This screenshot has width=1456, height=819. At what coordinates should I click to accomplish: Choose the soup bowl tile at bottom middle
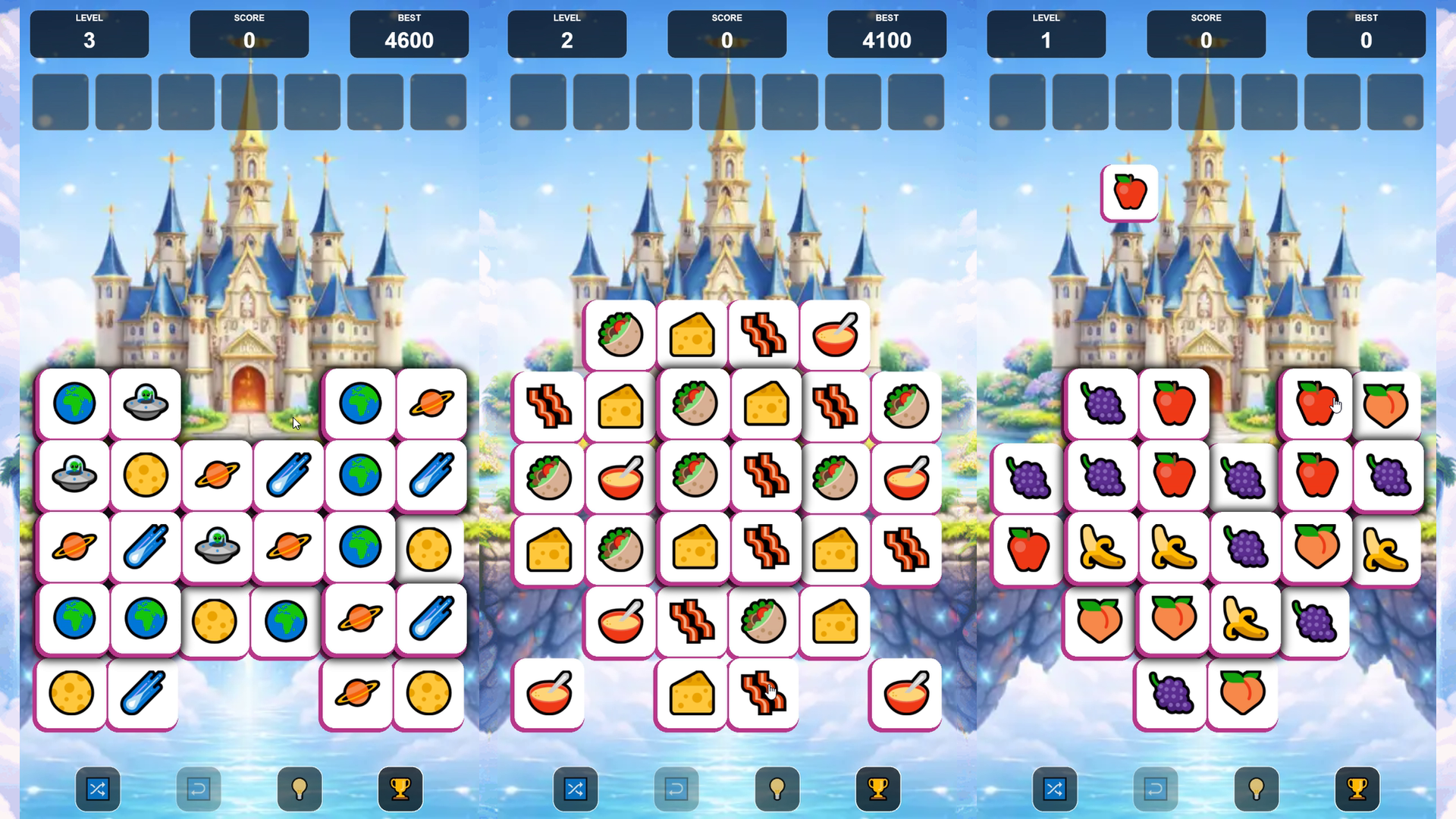click(550, 692)
